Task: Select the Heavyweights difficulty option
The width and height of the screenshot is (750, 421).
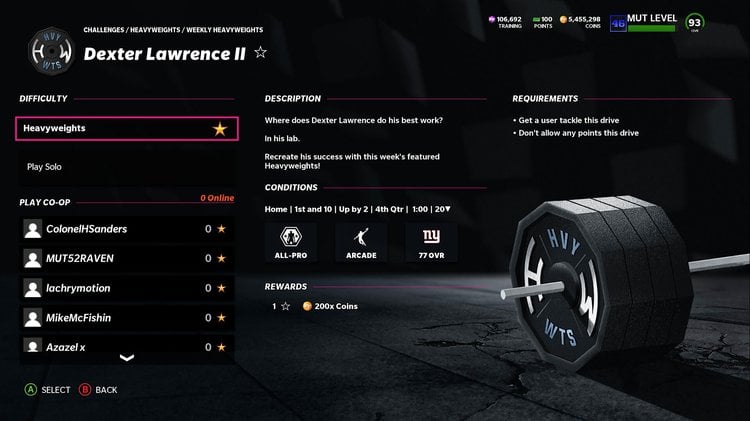Action: pos(127,129)
